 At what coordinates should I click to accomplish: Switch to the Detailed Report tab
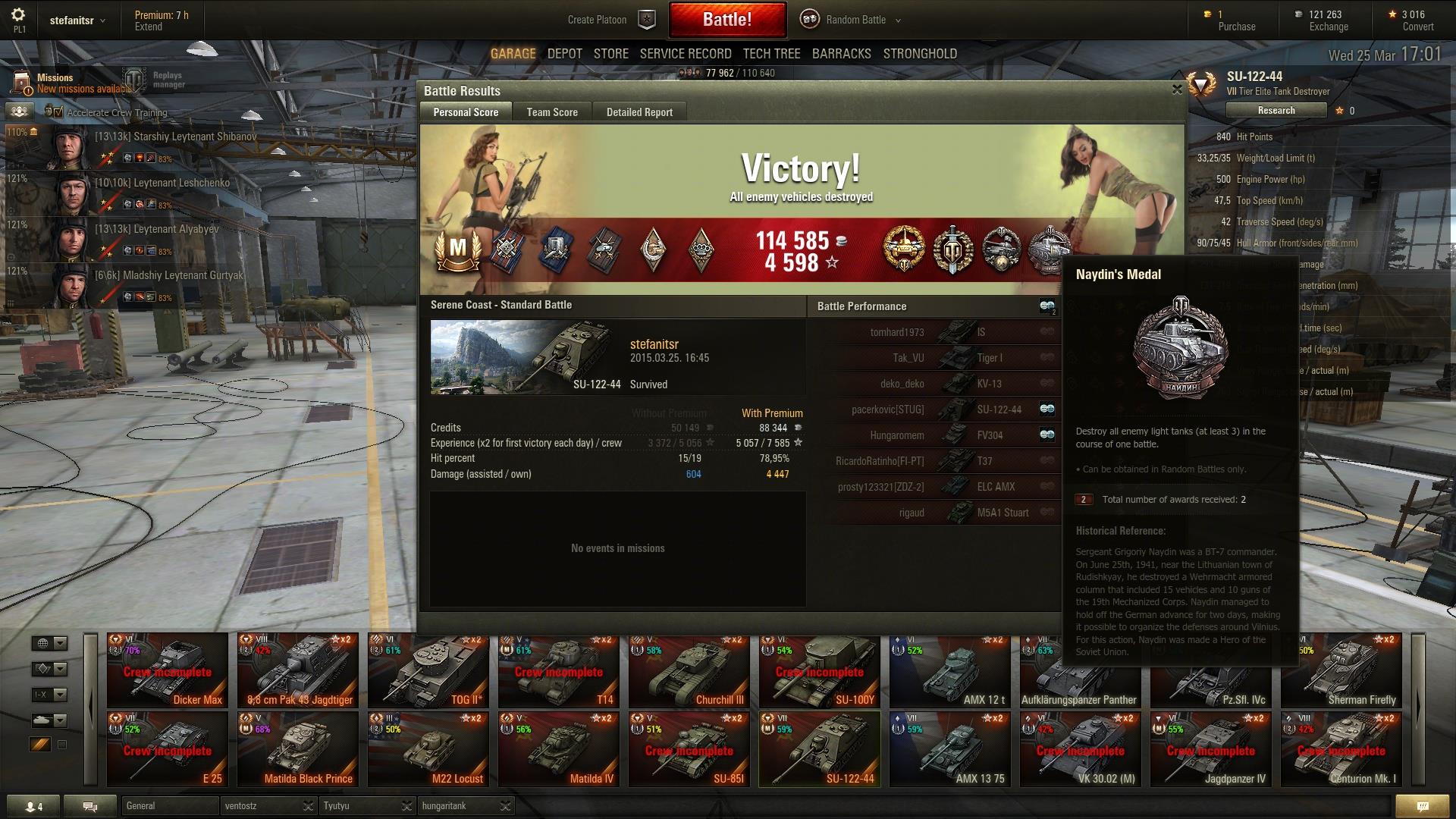639,112
